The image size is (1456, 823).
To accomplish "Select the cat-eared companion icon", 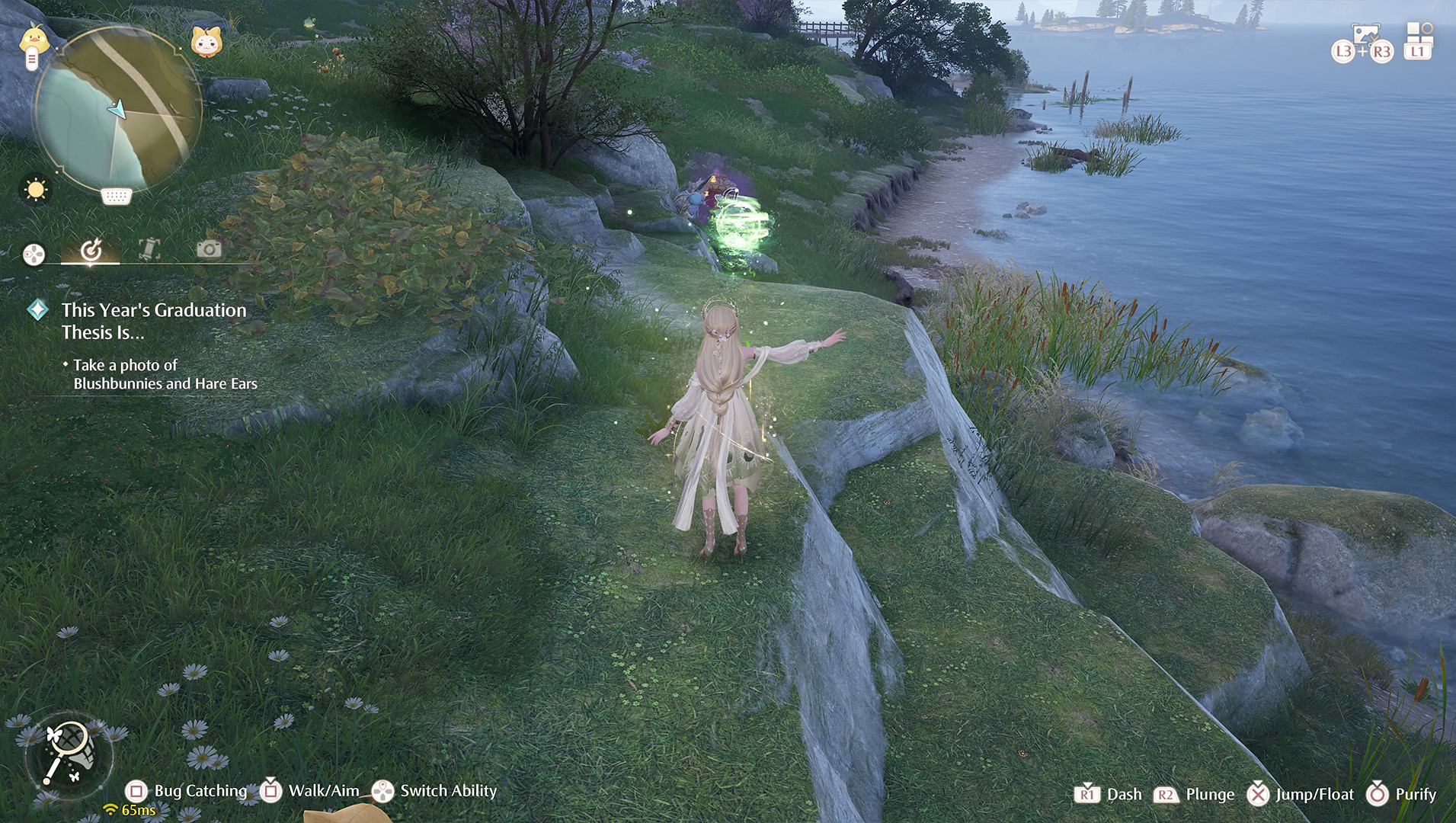I will point(206,42).
